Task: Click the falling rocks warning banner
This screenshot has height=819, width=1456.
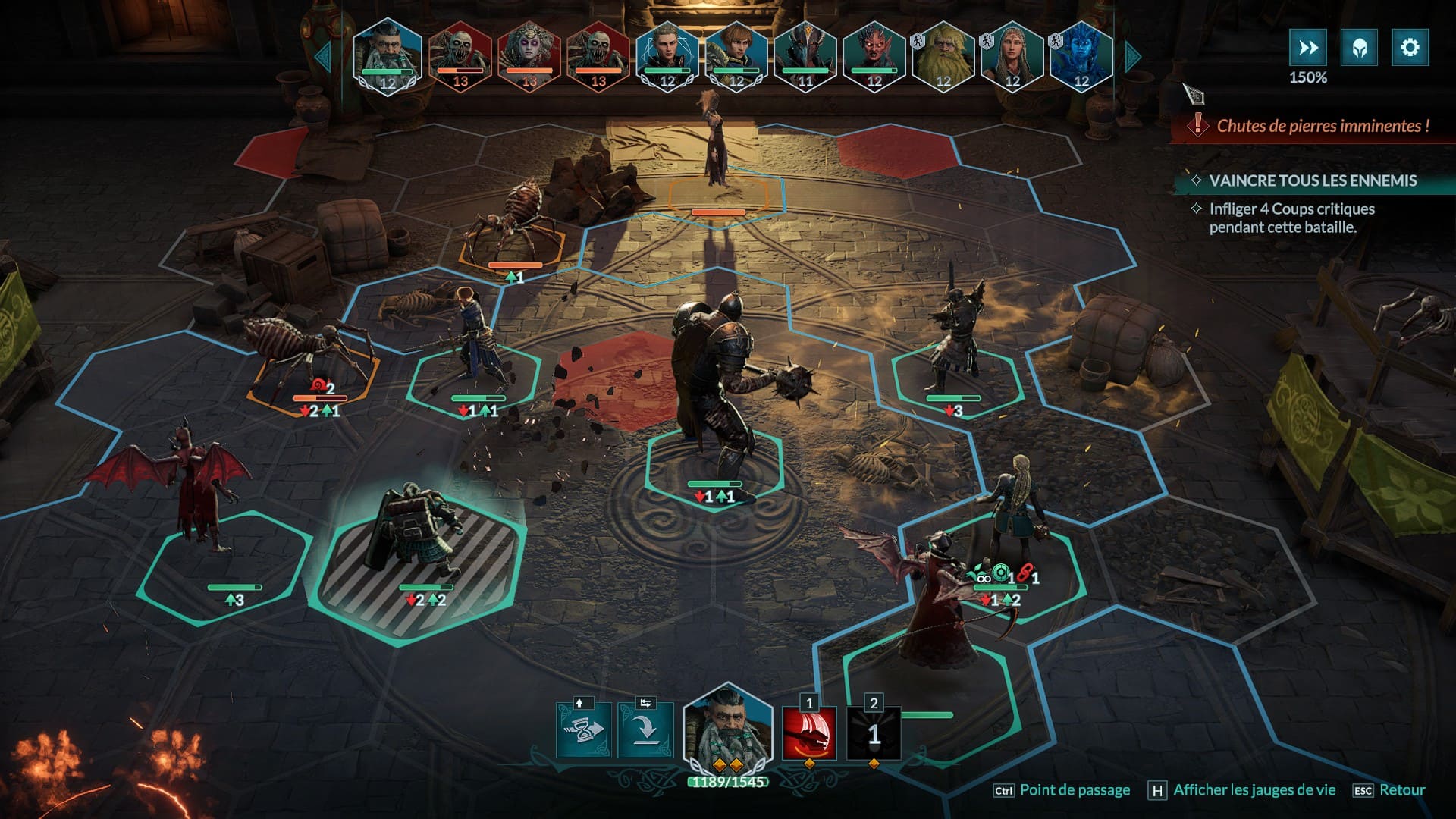Action: (1312, 126)
